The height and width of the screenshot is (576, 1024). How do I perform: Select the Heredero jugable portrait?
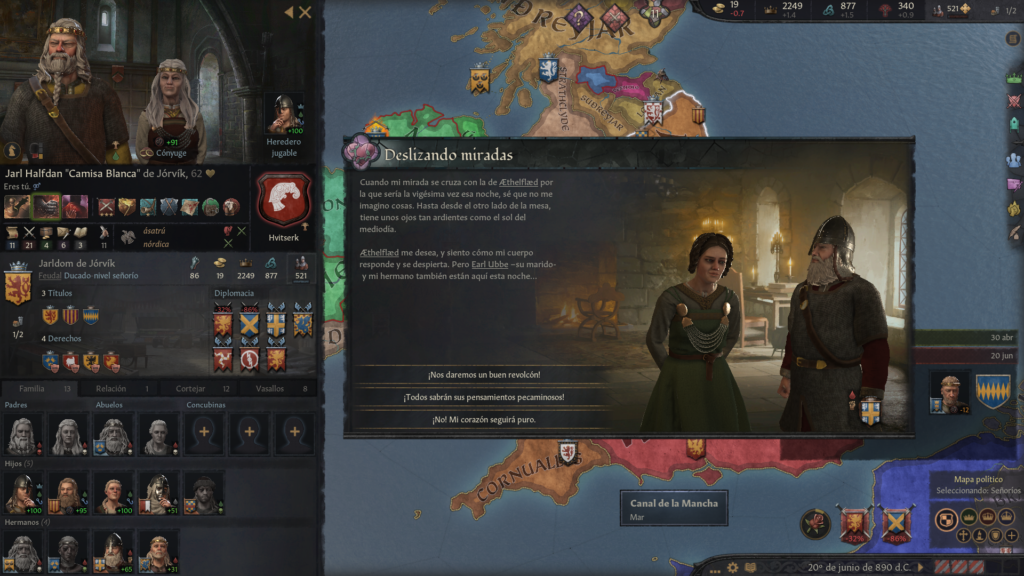point(284,115)
